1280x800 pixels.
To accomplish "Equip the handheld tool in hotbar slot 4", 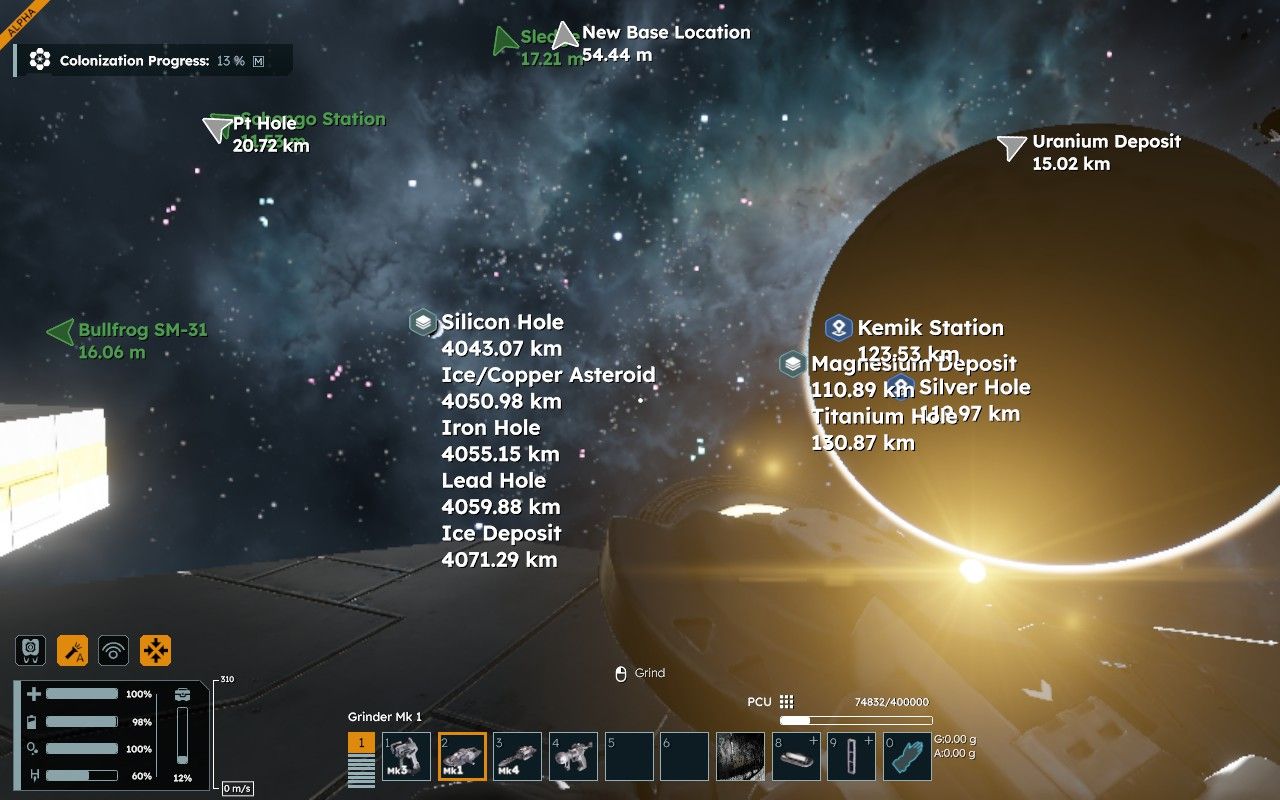I will [573, 757].
